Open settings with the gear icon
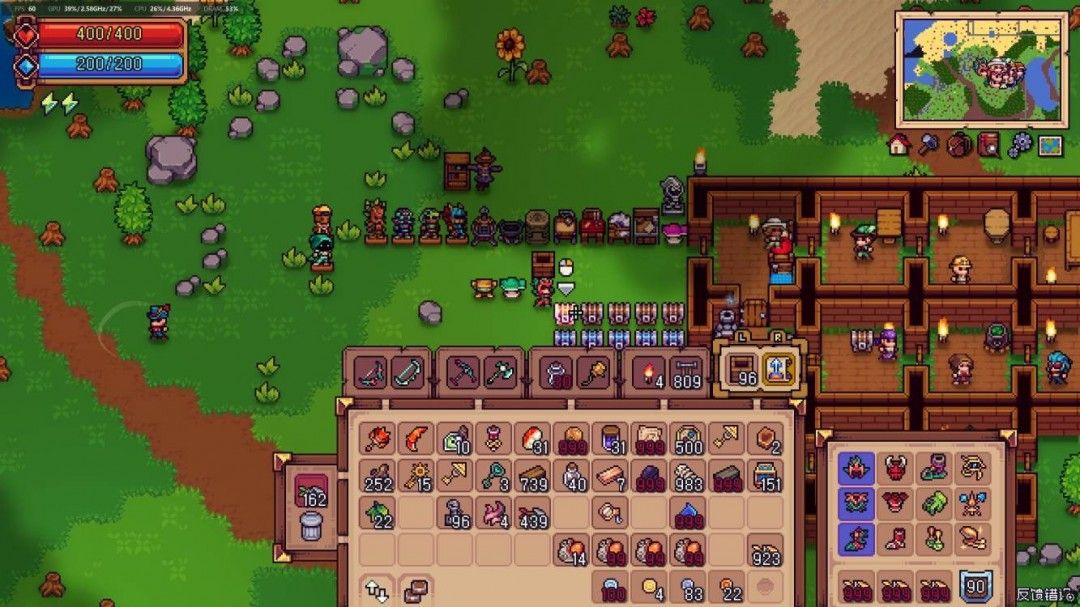 tap(1019, 145)
